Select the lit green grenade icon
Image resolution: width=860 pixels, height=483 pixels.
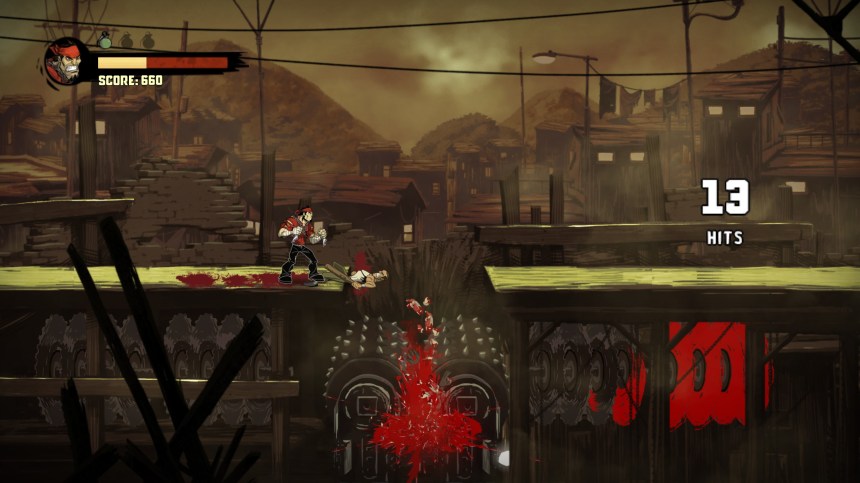coord(105,40)
